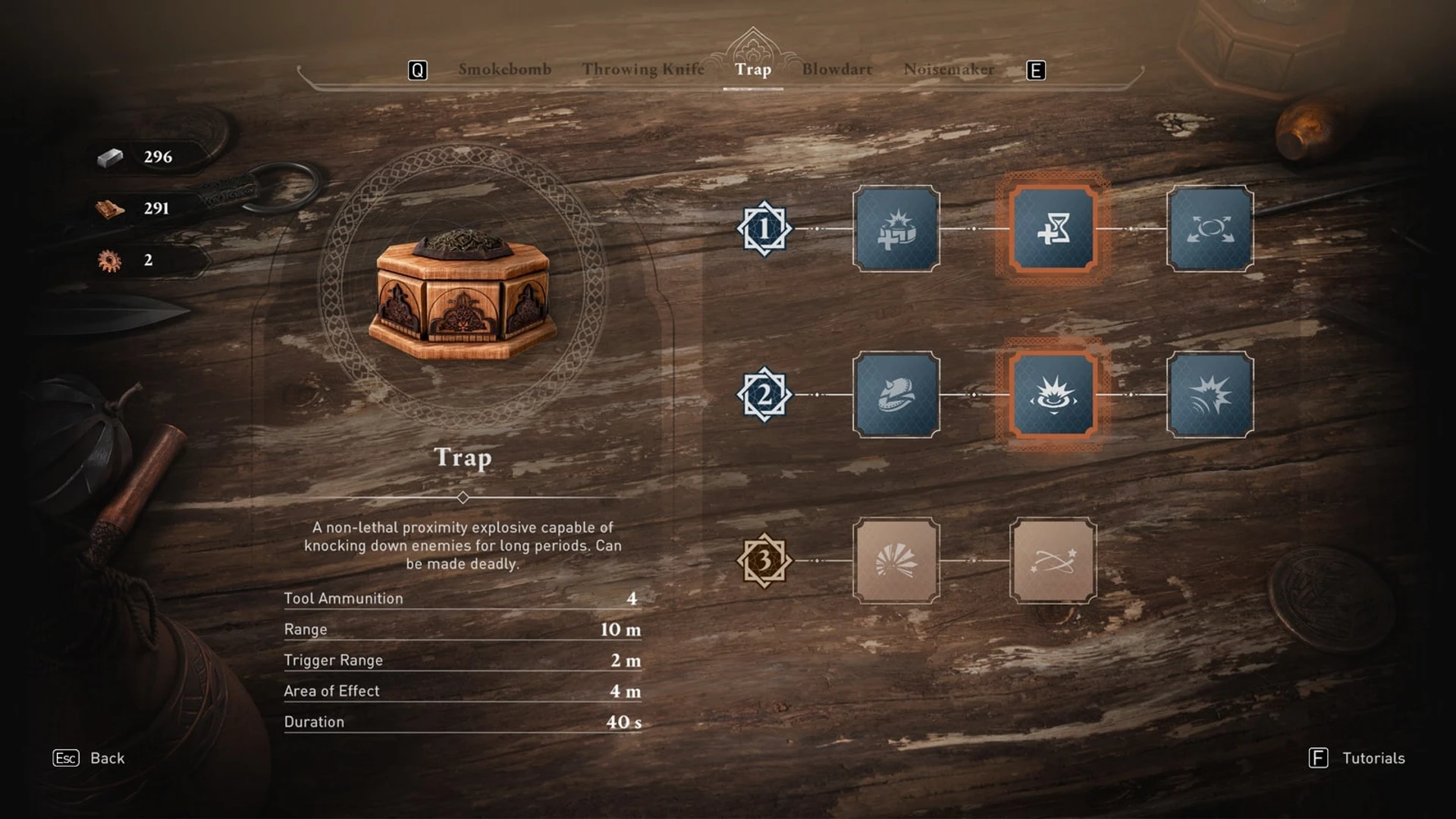Select the tier 2 upgrade node
Image resolution: width=1456 pixels, height=819 pixels.
click(x=764, y=395)
